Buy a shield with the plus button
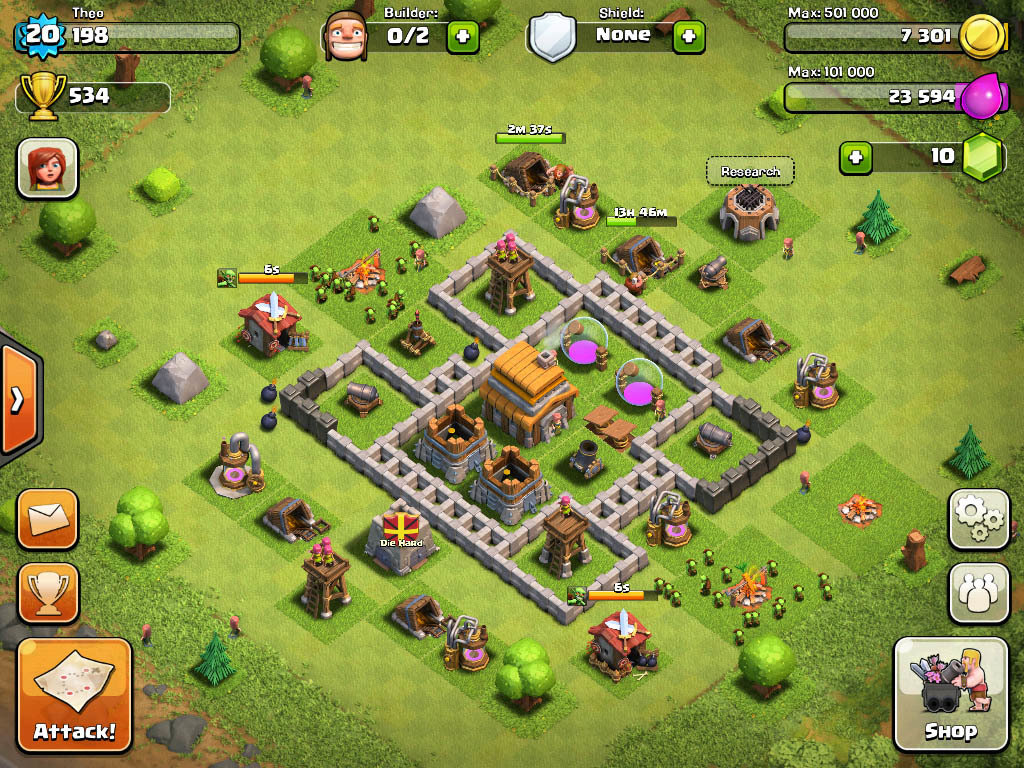The image size is (1024, 768). [688, 36]
